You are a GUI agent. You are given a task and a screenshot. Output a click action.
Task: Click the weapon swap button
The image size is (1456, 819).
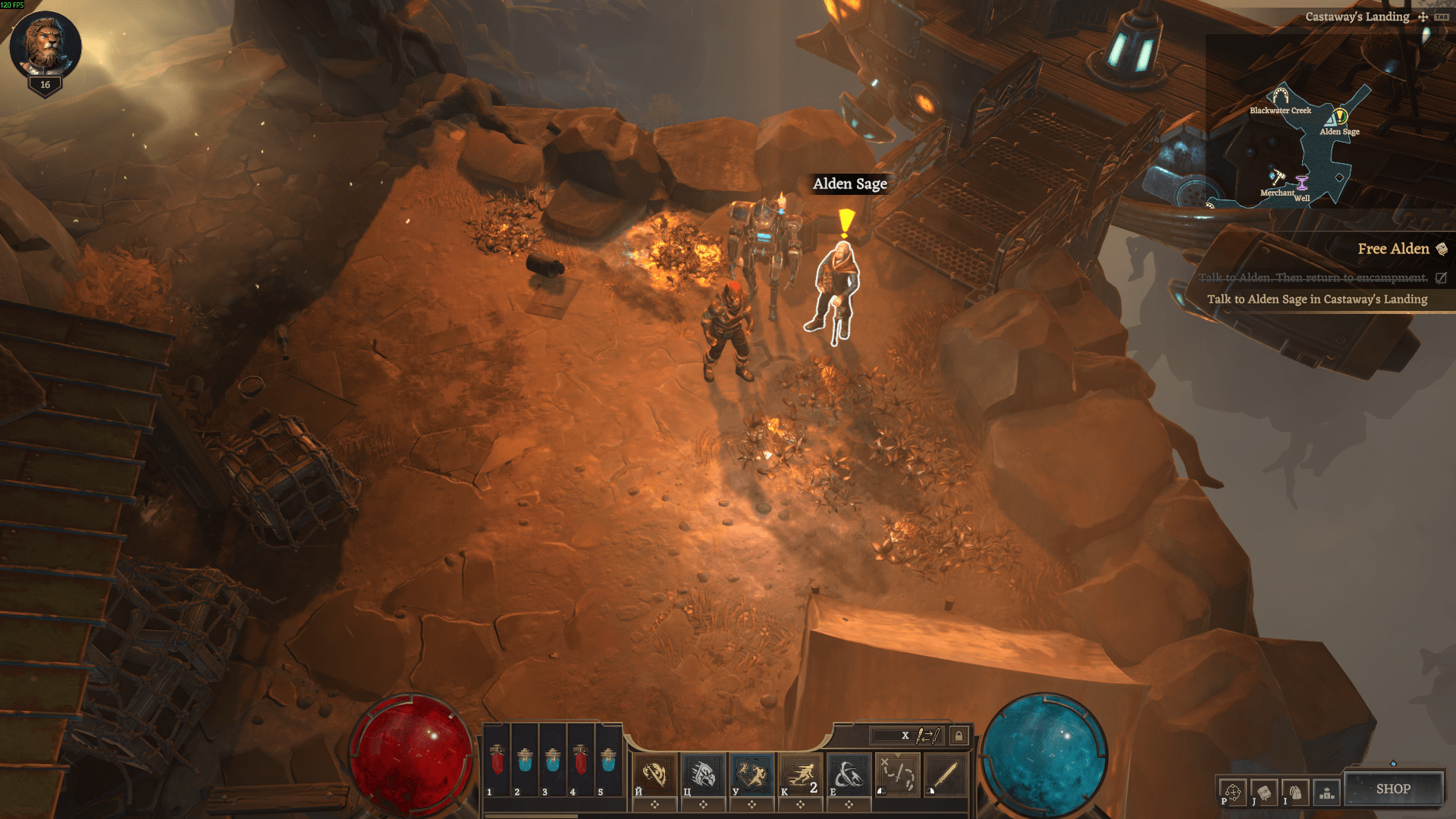927,736
